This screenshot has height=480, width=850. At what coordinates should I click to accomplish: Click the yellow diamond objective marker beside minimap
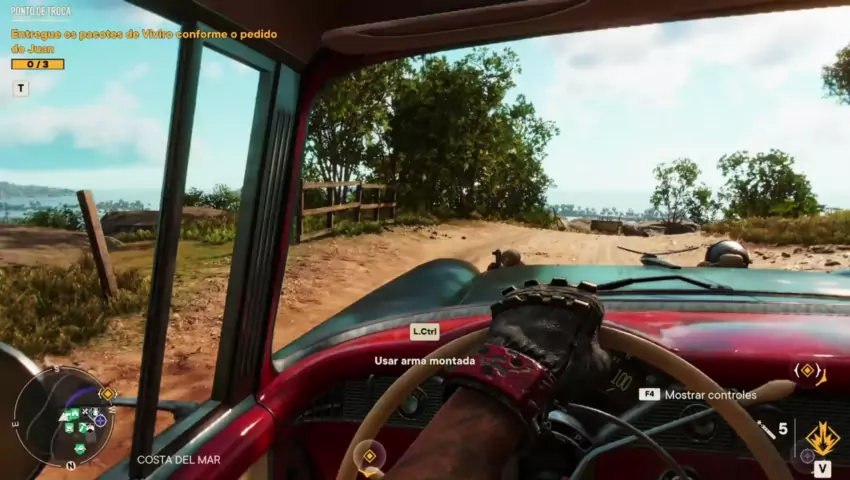click(x=108, y=394)
